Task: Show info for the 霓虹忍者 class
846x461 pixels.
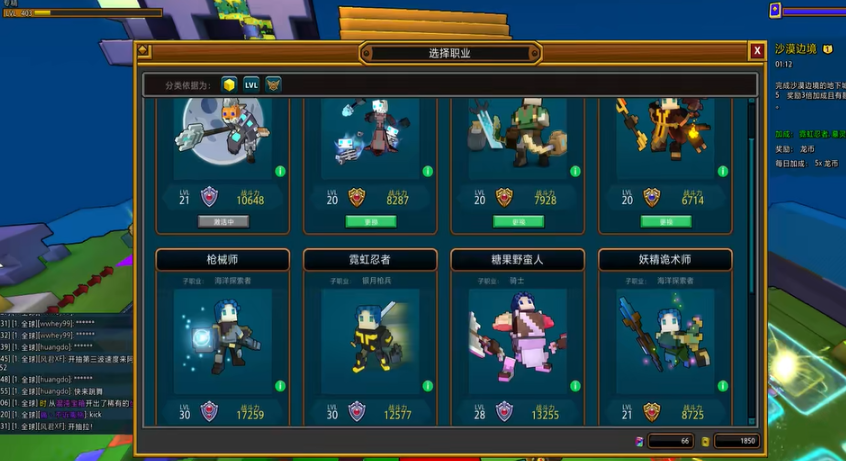Action: coord(428,386)
